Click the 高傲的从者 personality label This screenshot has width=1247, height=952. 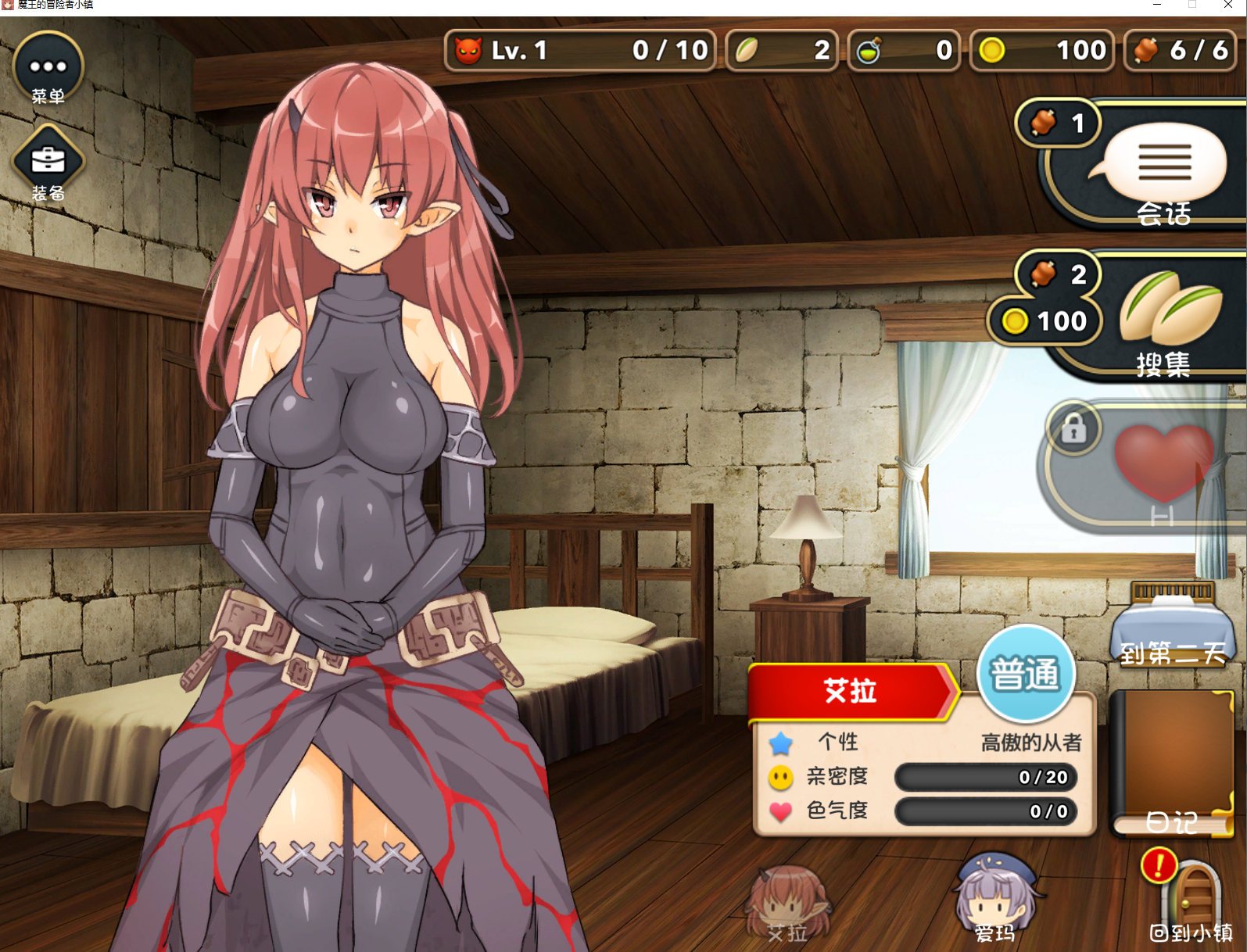click(x=1030, y=742)
